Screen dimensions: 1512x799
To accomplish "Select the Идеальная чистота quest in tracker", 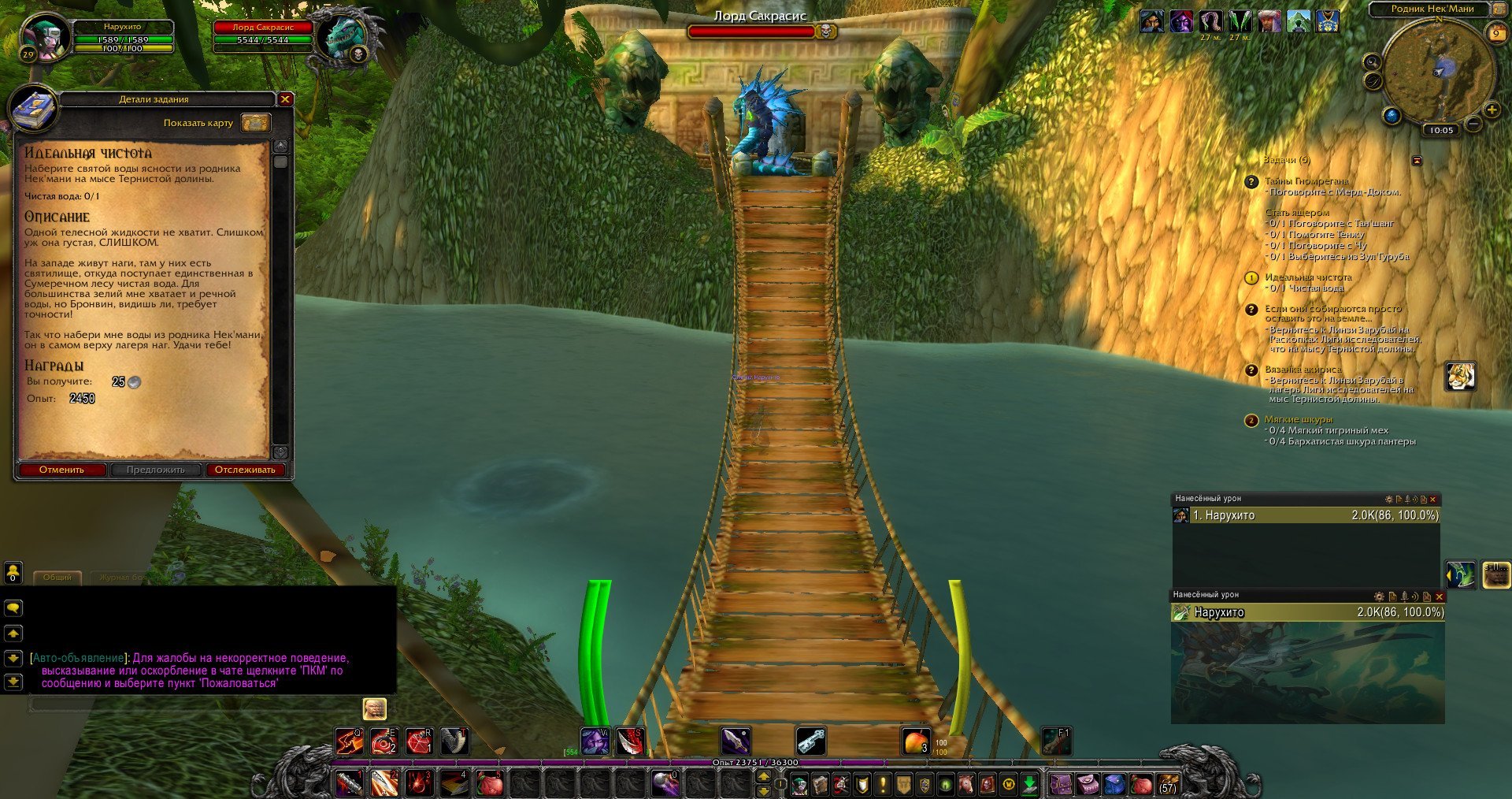I will [1307, 277].
